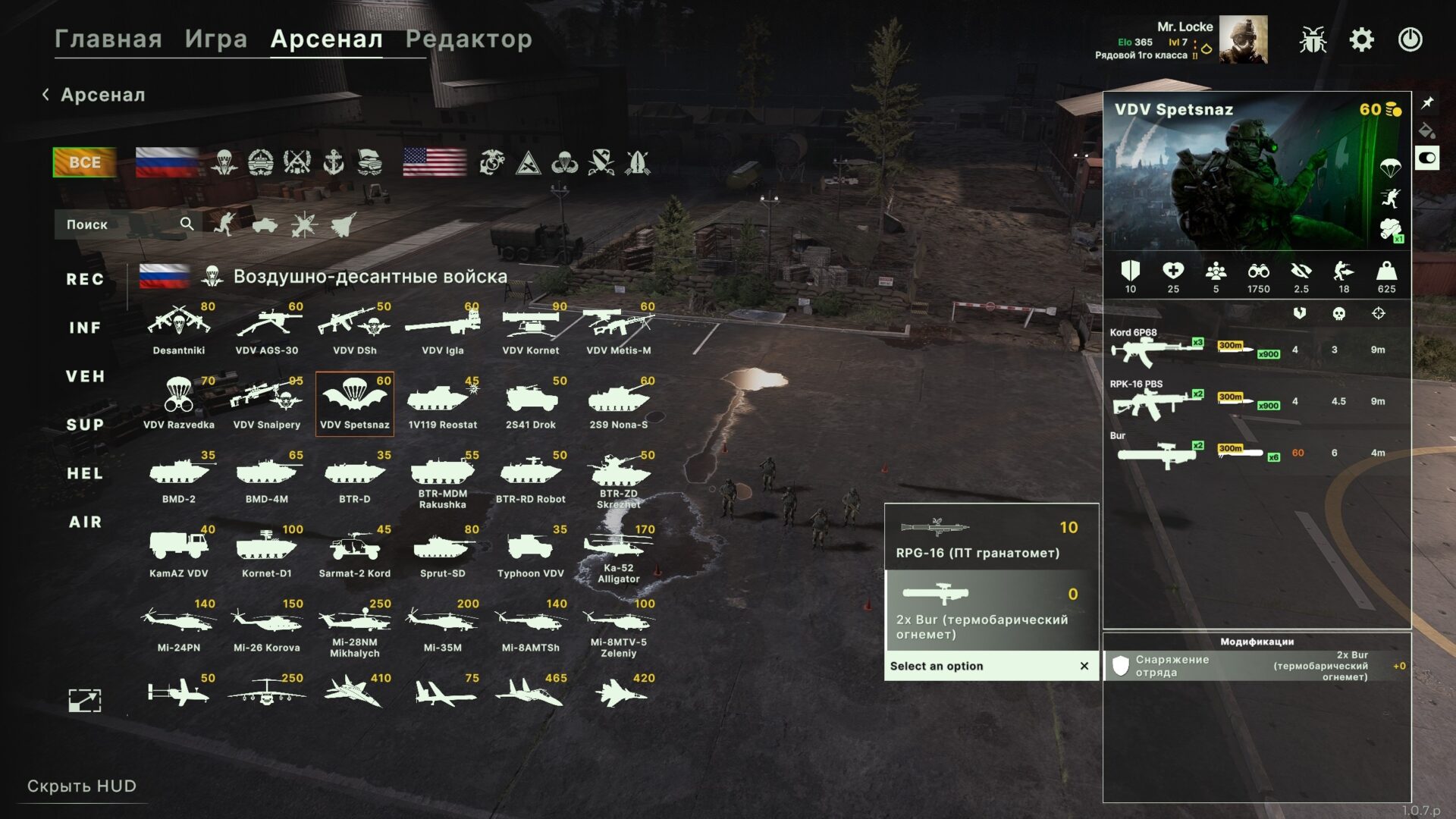Choose the INF unit category
1456x819 pixels.
coord(85,328)
